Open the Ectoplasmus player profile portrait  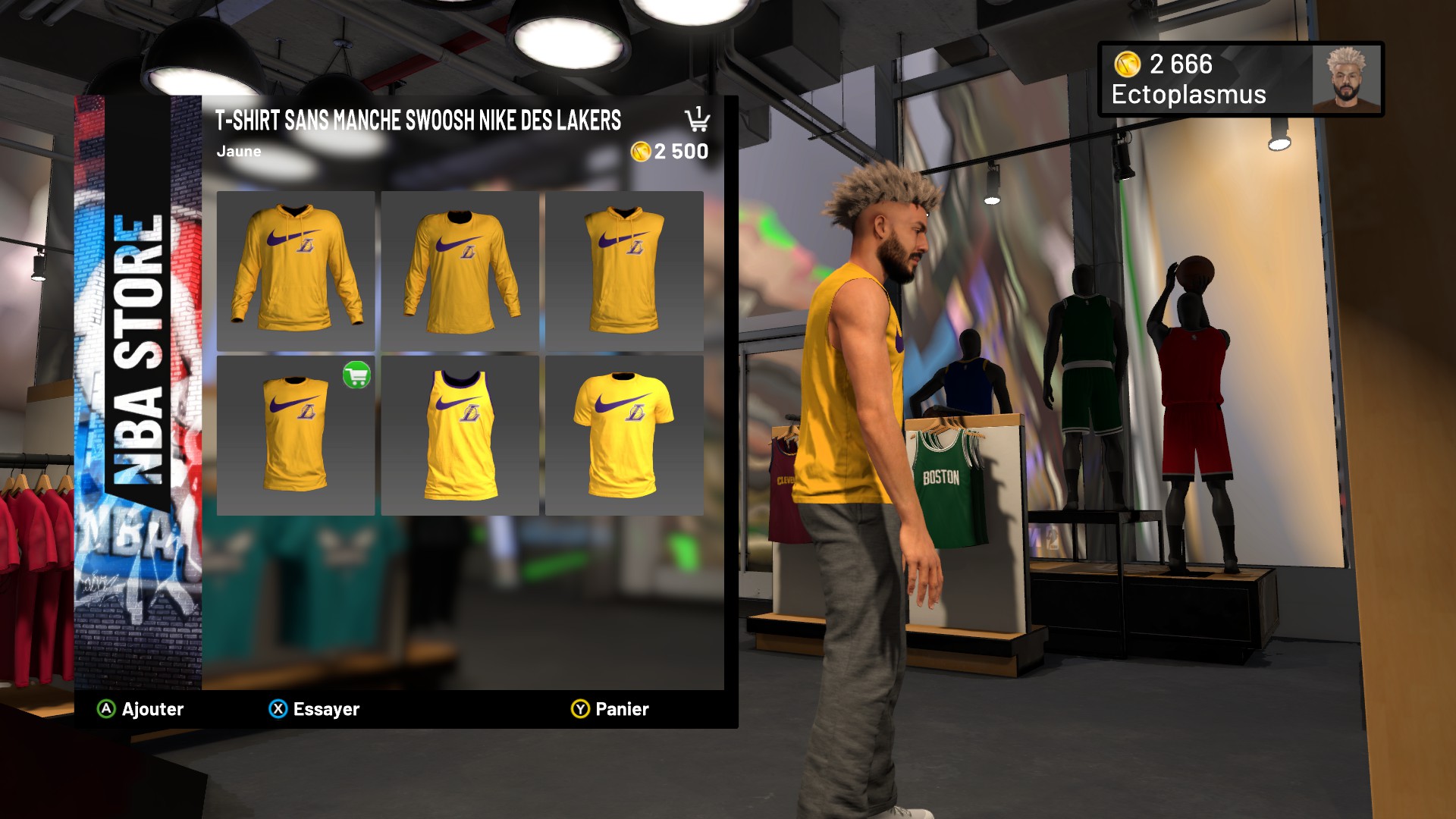pyautogui.click(x=1346, y=79)
